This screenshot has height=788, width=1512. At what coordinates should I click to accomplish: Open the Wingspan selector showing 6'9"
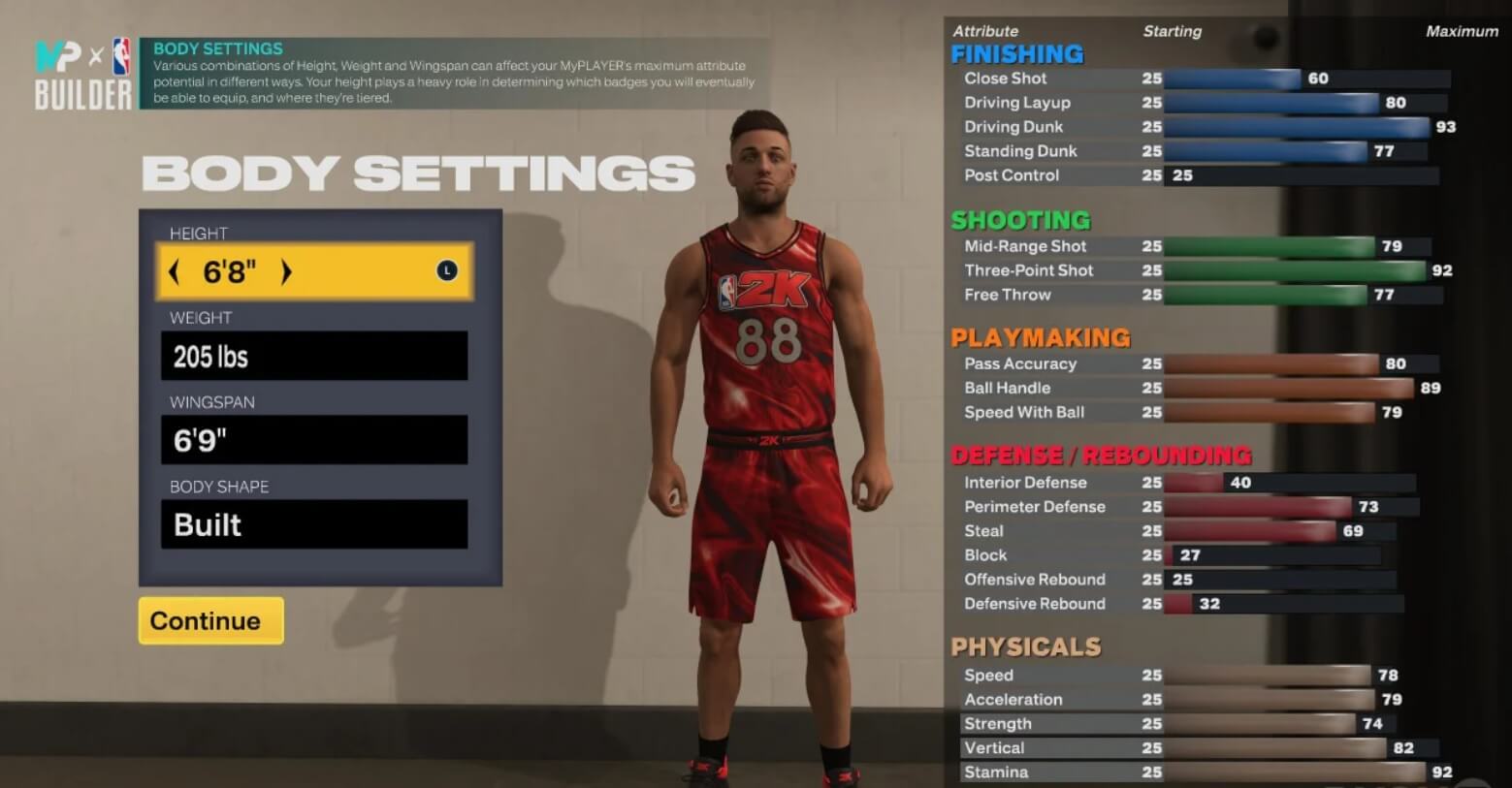pos(312,439)
